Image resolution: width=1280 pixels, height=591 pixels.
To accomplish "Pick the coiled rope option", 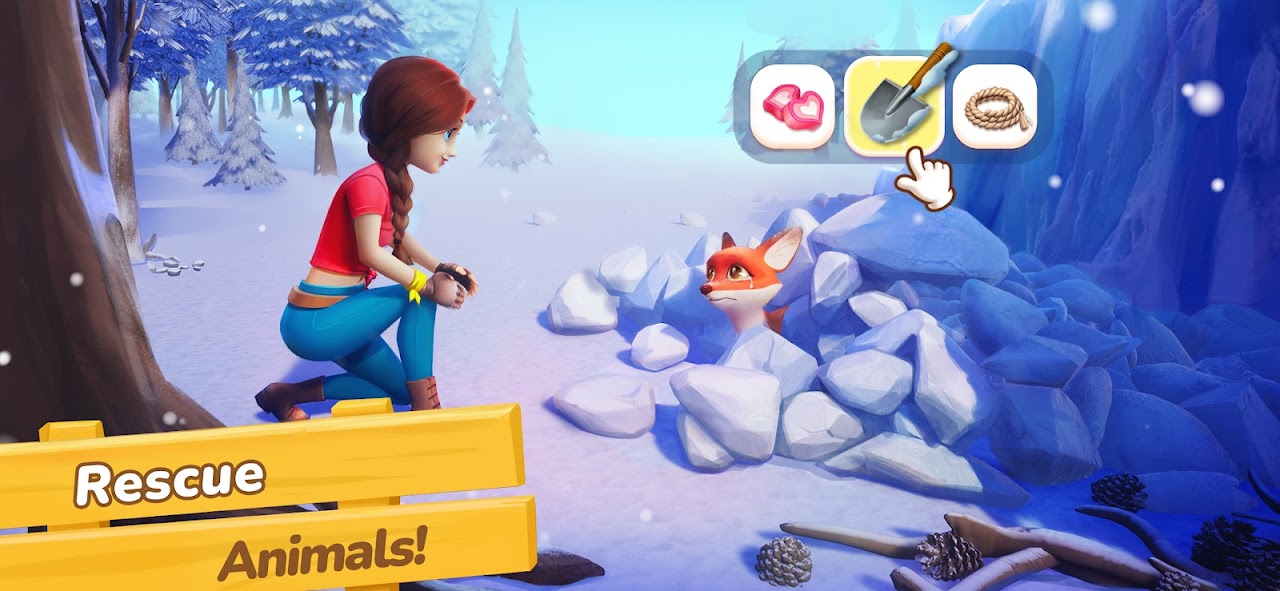I will point(994,106).
